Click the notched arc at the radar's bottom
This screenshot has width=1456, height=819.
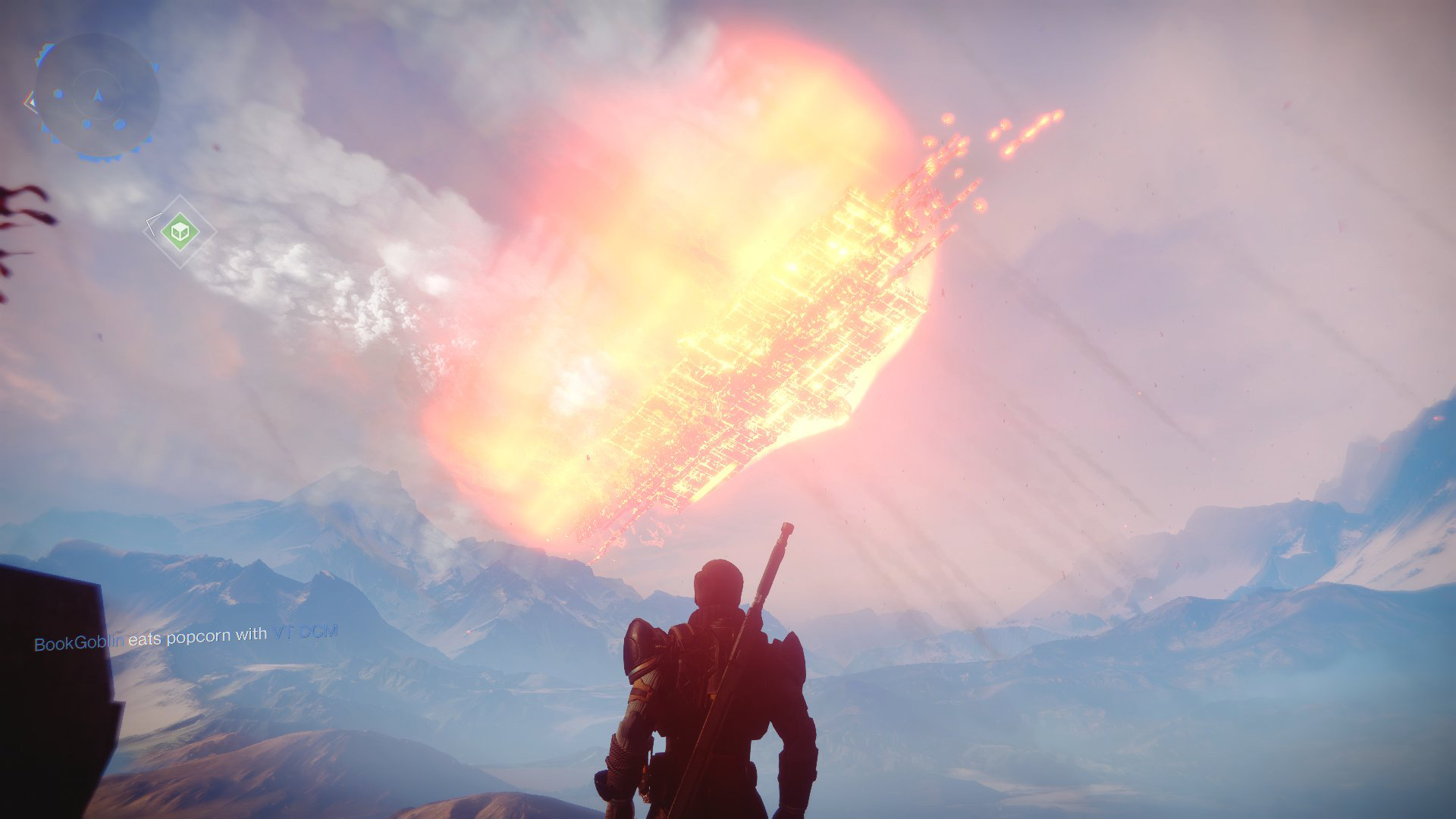pyautogui.click(x=99, y=158)
